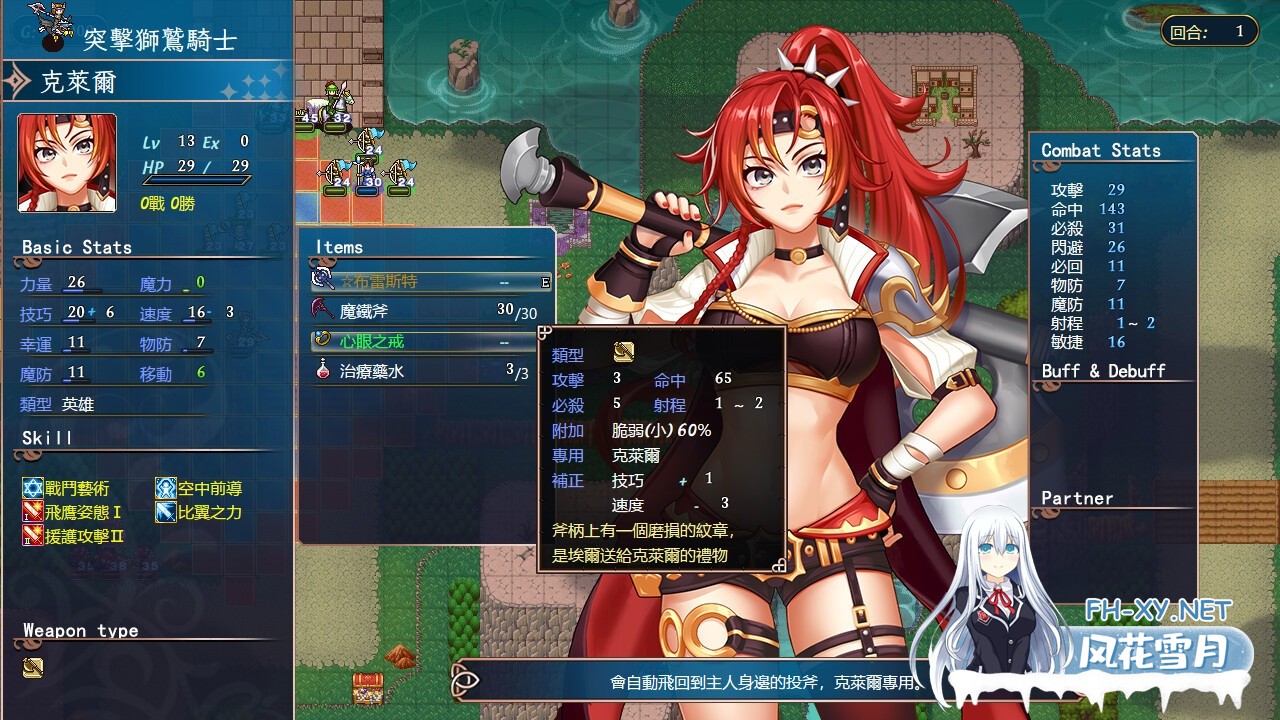Click 克萊爾's character portrait

[67, 163]
